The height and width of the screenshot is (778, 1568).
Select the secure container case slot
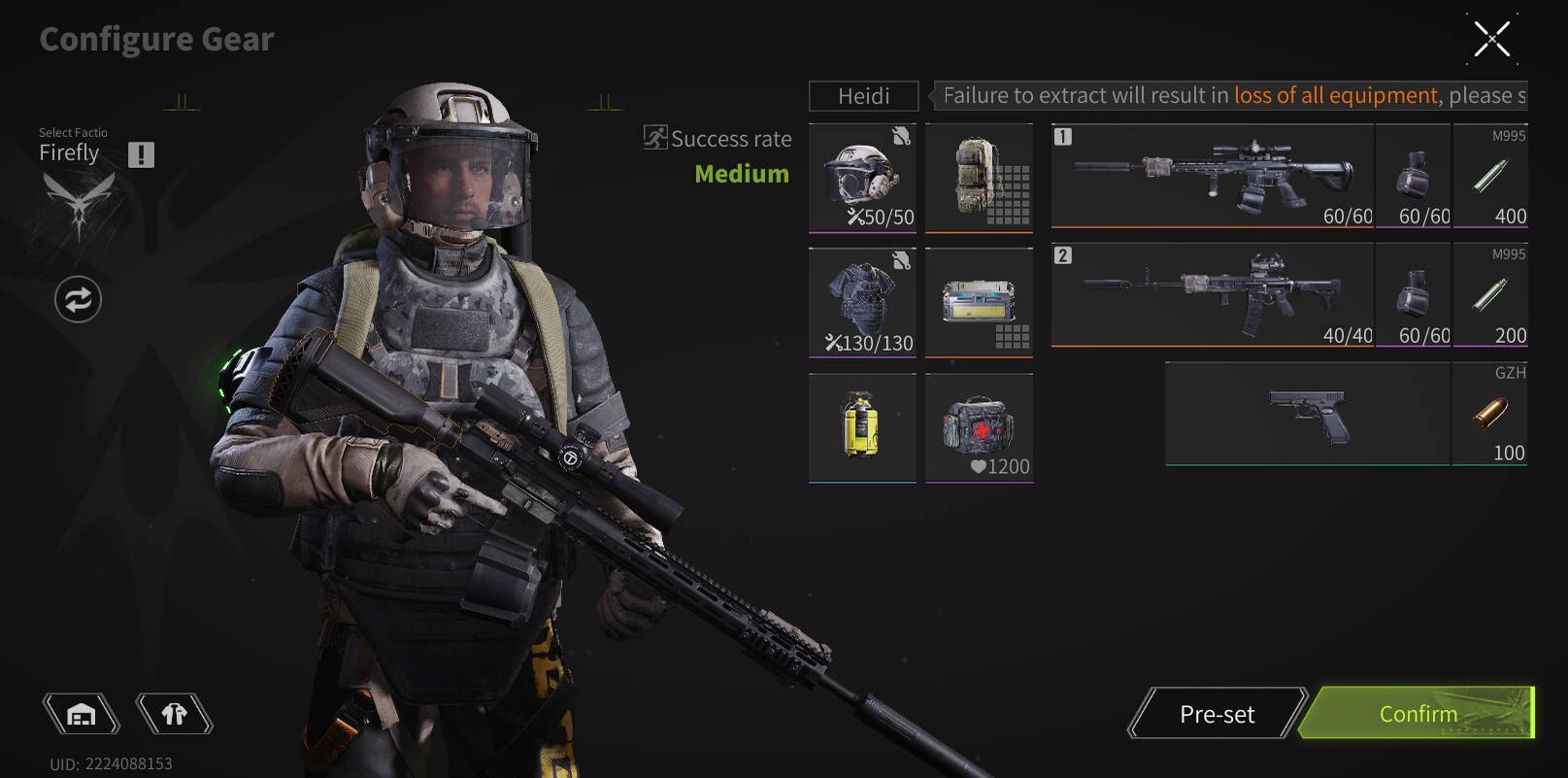(x=979, y=302)
